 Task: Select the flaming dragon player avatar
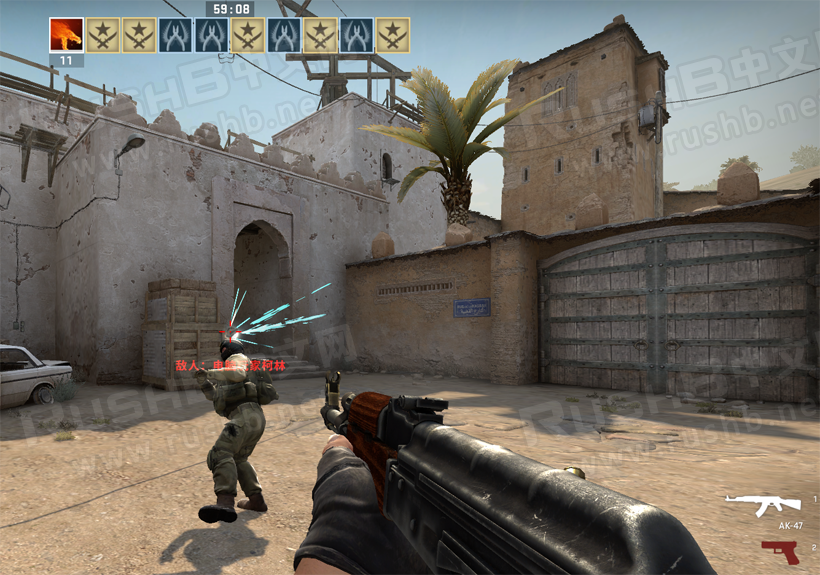click(66, 35)
